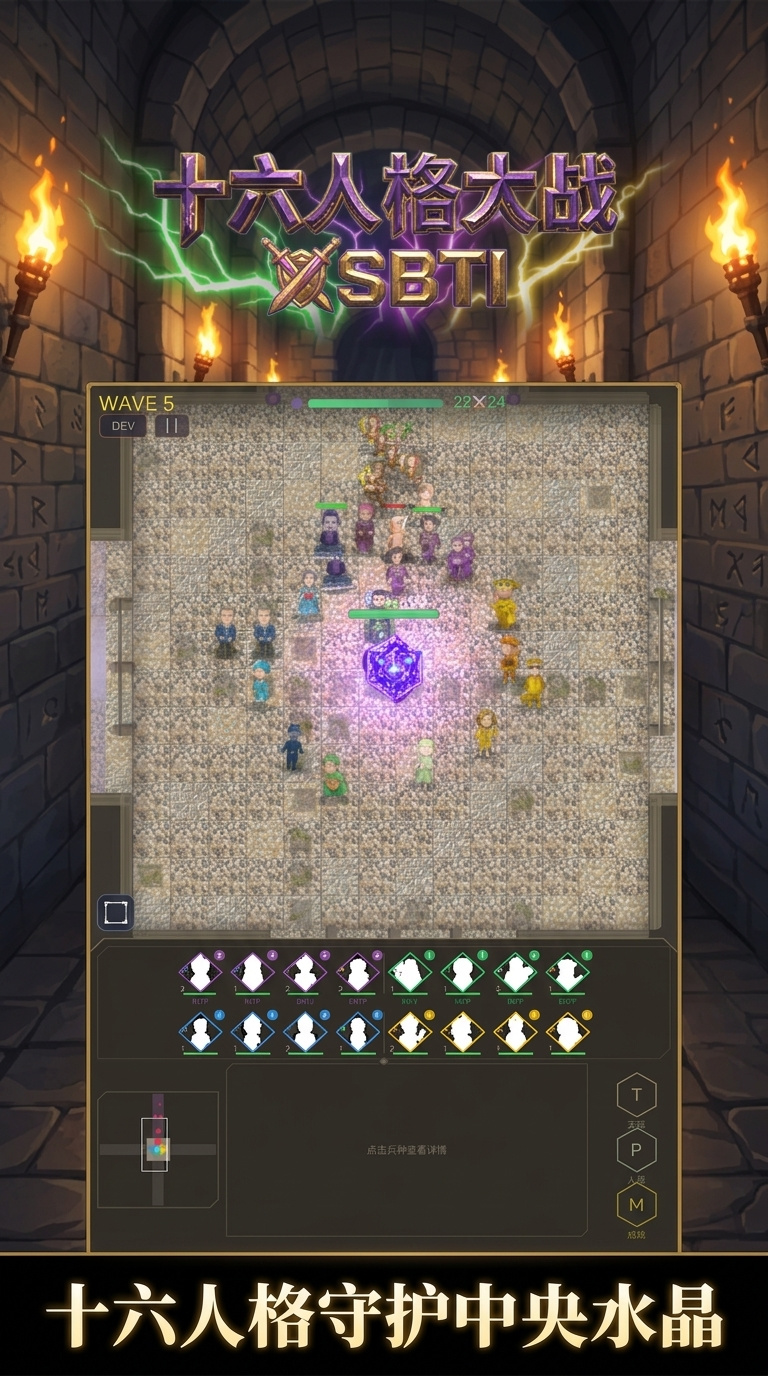Pause the battle with the pause button

click(x=171, y=426)
